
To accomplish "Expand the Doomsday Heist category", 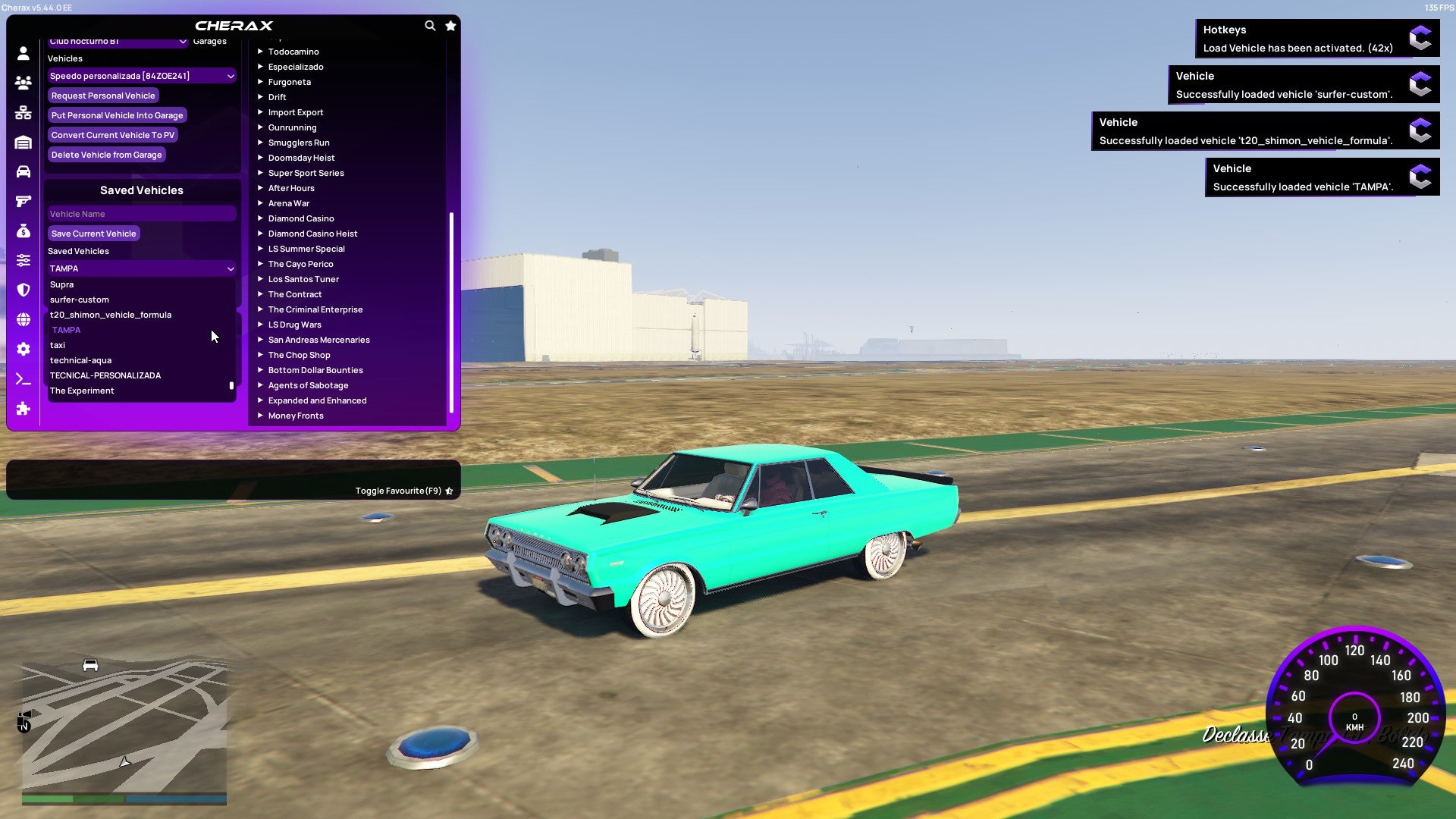I will point(300,158).
